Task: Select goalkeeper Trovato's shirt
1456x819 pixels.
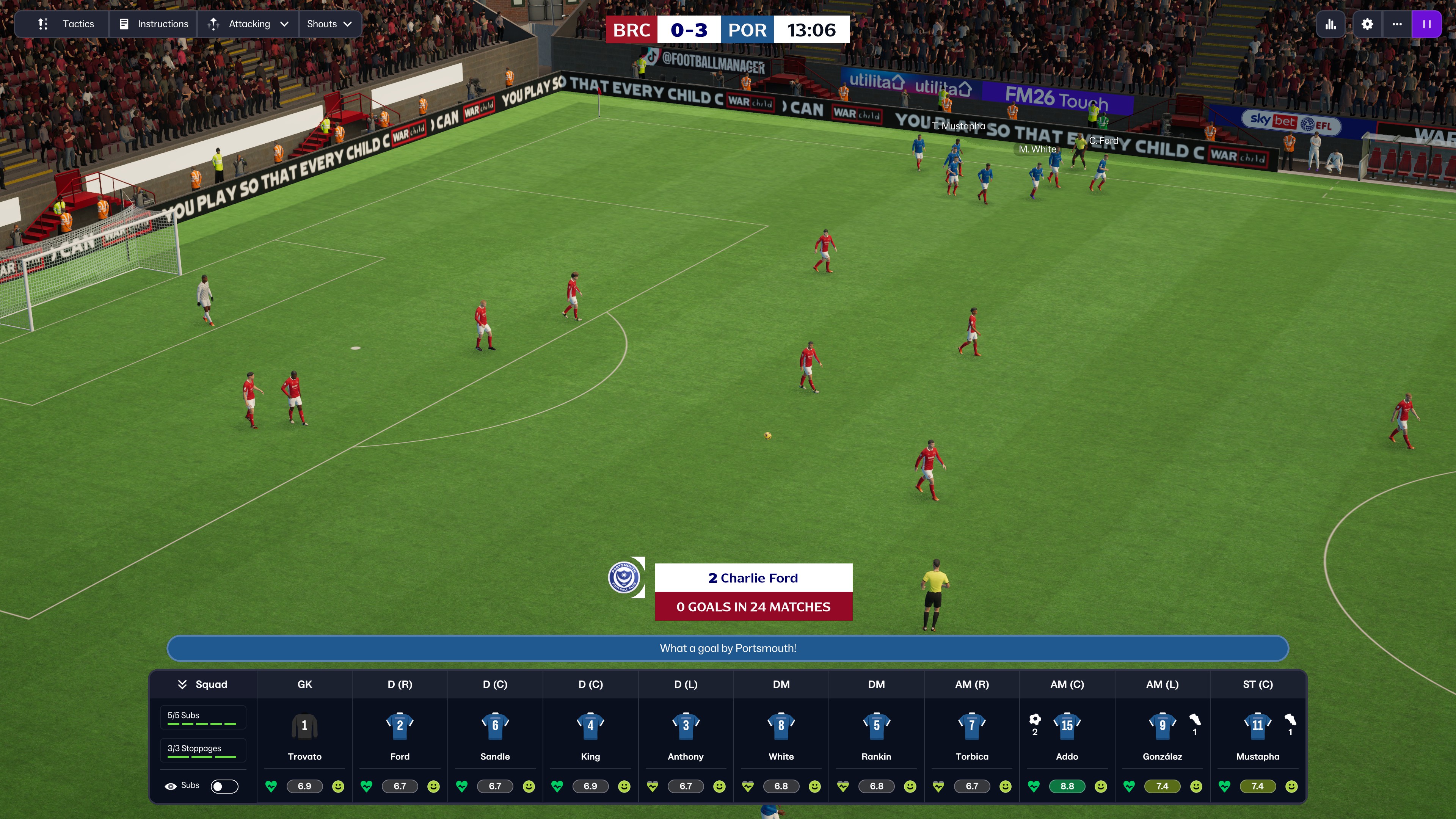Action: 304,725
